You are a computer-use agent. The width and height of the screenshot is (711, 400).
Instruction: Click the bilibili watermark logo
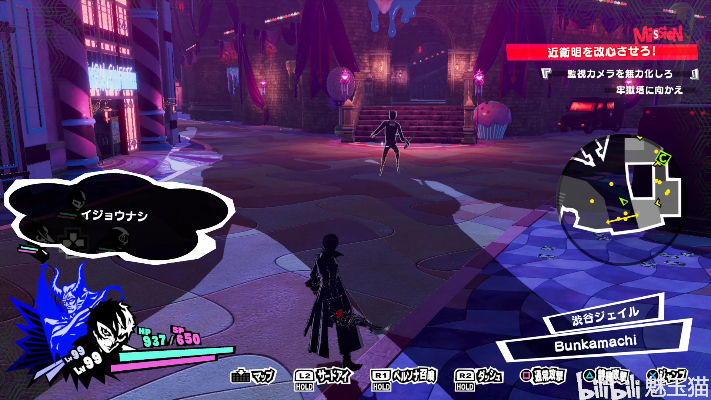pyautogui.click(x=609, y=382)
